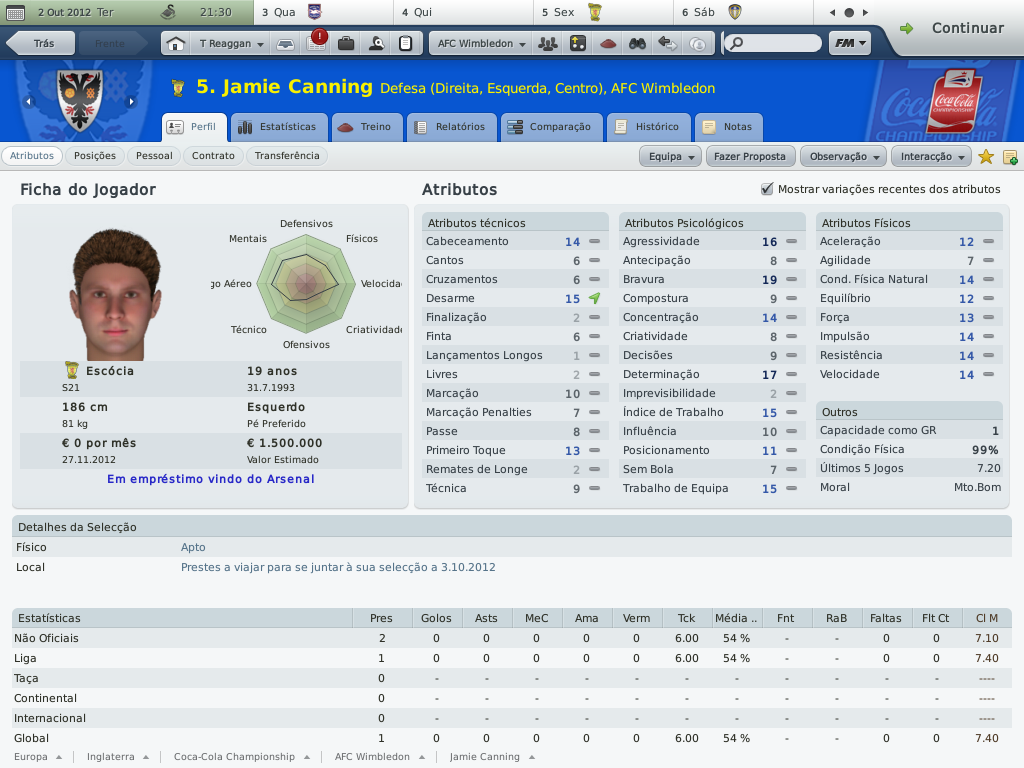This screenshot has height=768, width=1024.
Task: View the Transferência sub-section
Action: [x=287, y=156]
